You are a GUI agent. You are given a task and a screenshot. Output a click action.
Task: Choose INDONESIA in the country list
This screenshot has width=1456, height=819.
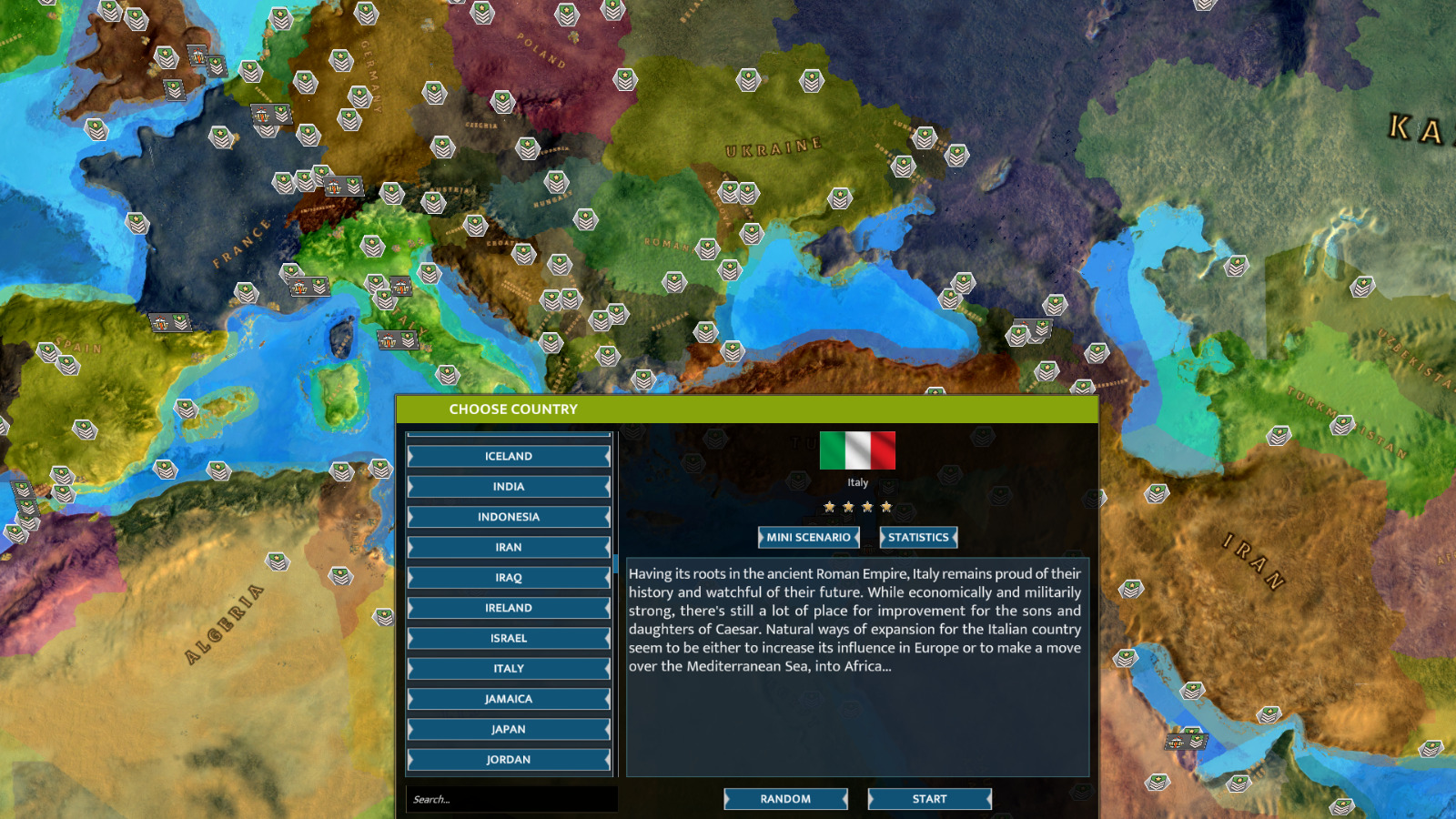[508, 516]
